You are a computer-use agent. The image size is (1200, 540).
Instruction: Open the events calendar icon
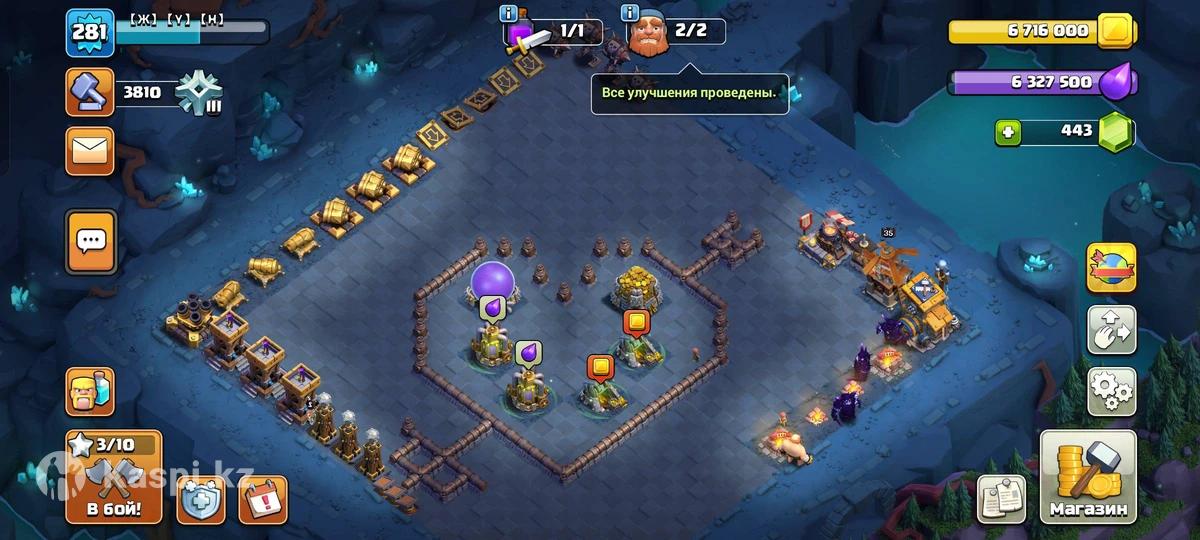(x=262, y=499)
